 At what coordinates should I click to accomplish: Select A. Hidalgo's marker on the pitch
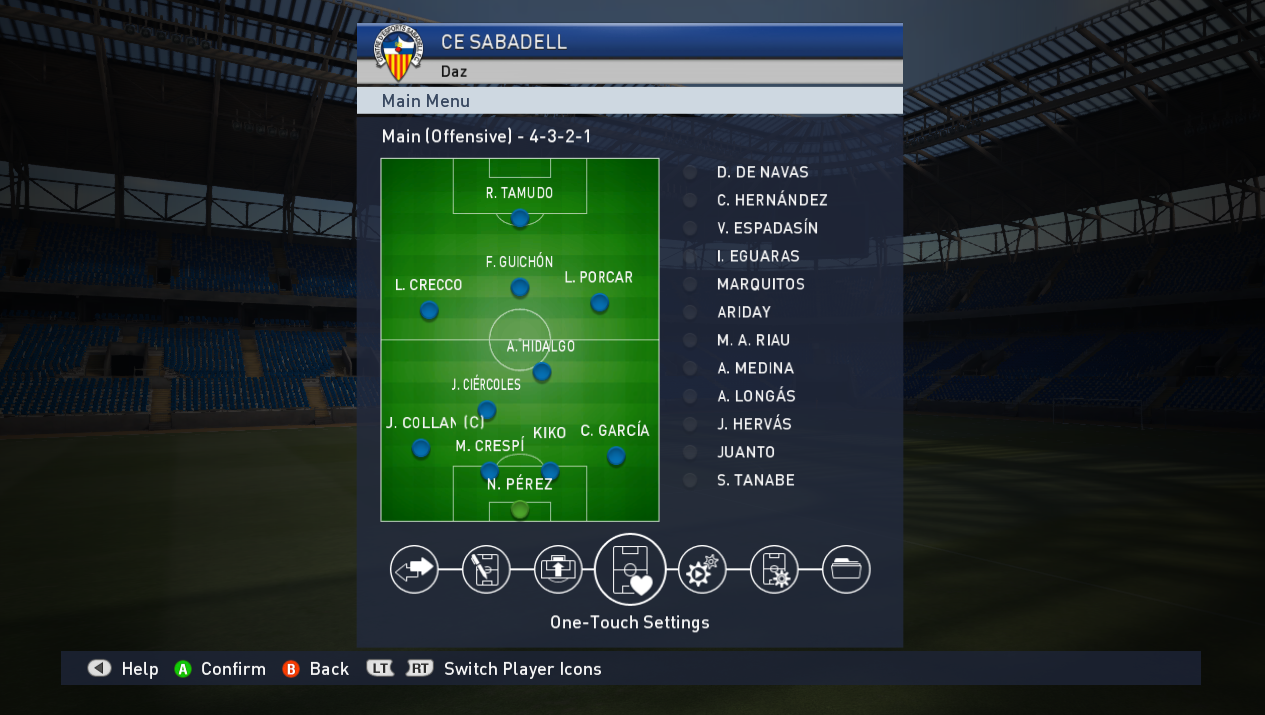pos(542,372)
